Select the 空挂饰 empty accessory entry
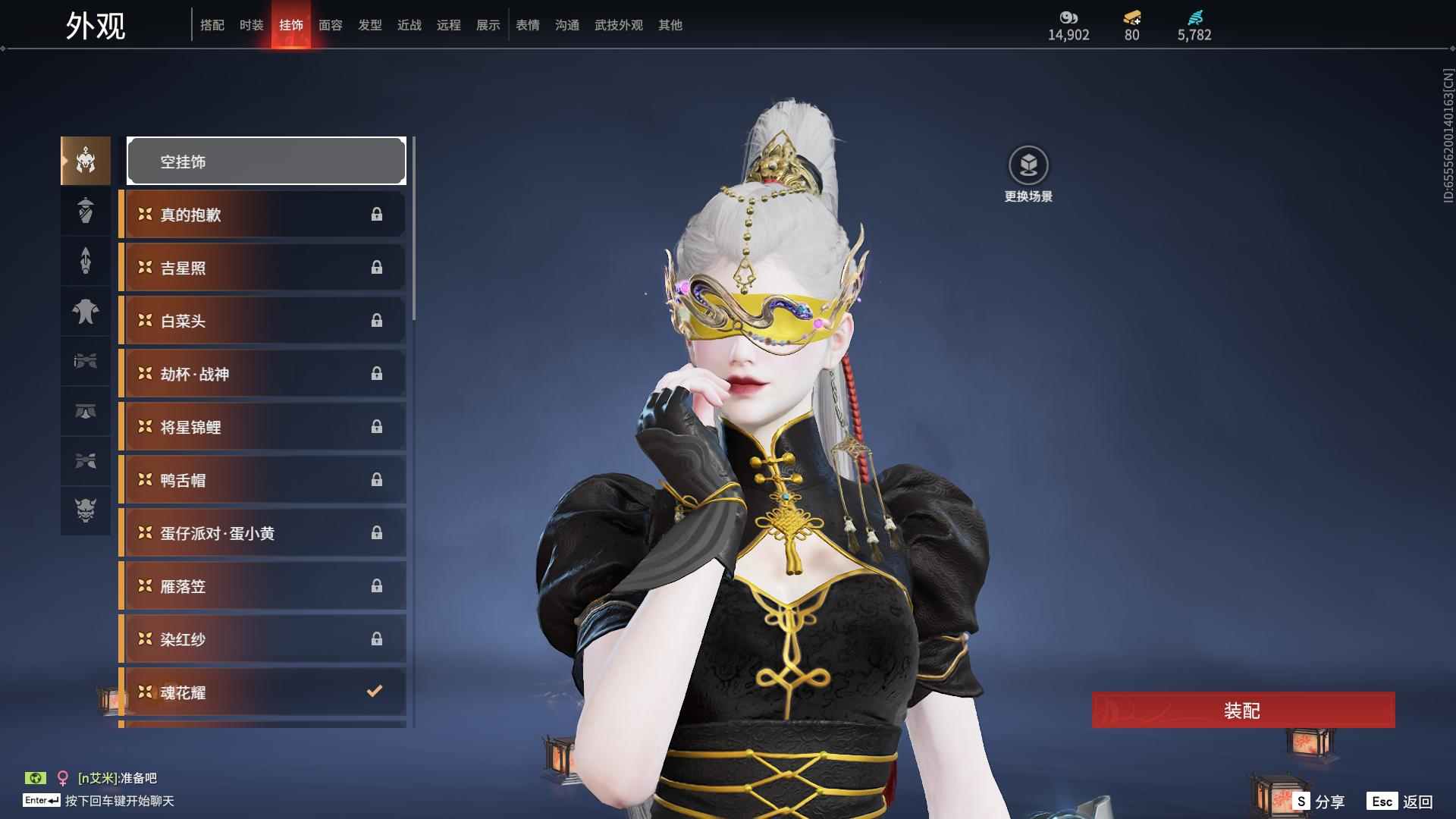This screenshot has height=819, width=1456. point(266,162)
